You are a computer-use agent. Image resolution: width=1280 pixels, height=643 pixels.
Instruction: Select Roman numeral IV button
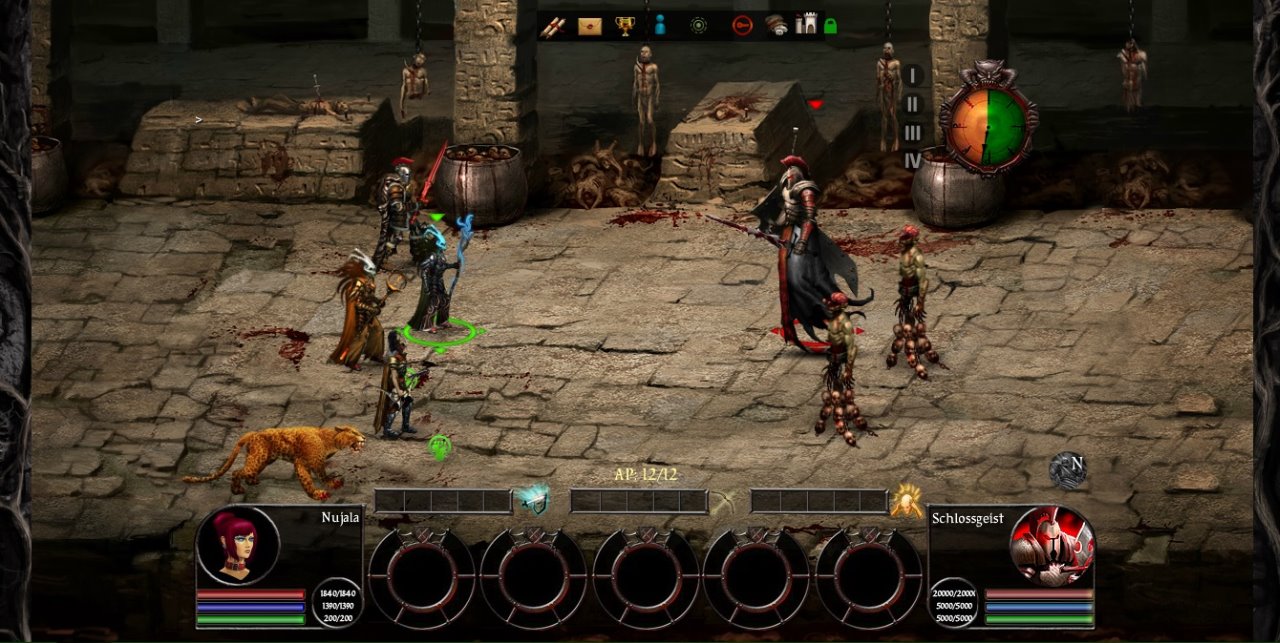[912, 160]
